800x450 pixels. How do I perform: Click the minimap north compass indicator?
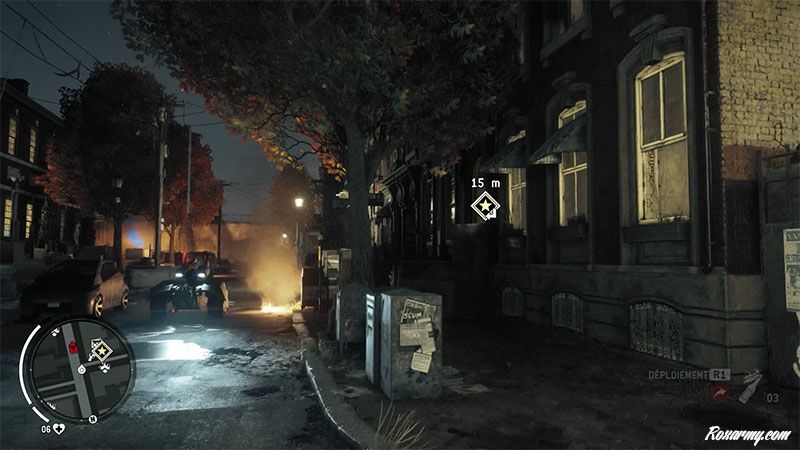pos(92,419)
